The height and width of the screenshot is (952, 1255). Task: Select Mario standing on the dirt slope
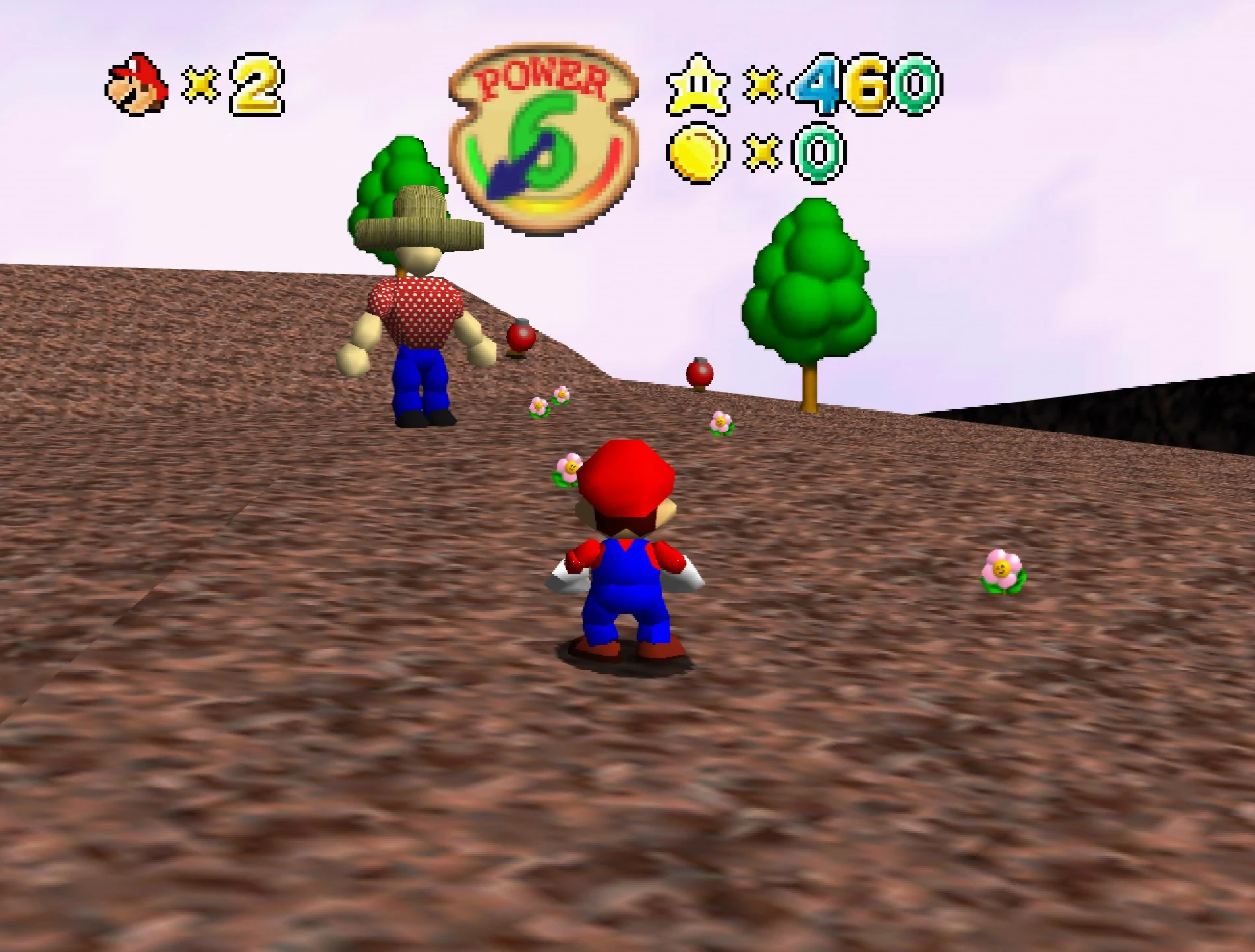[626, 567]
